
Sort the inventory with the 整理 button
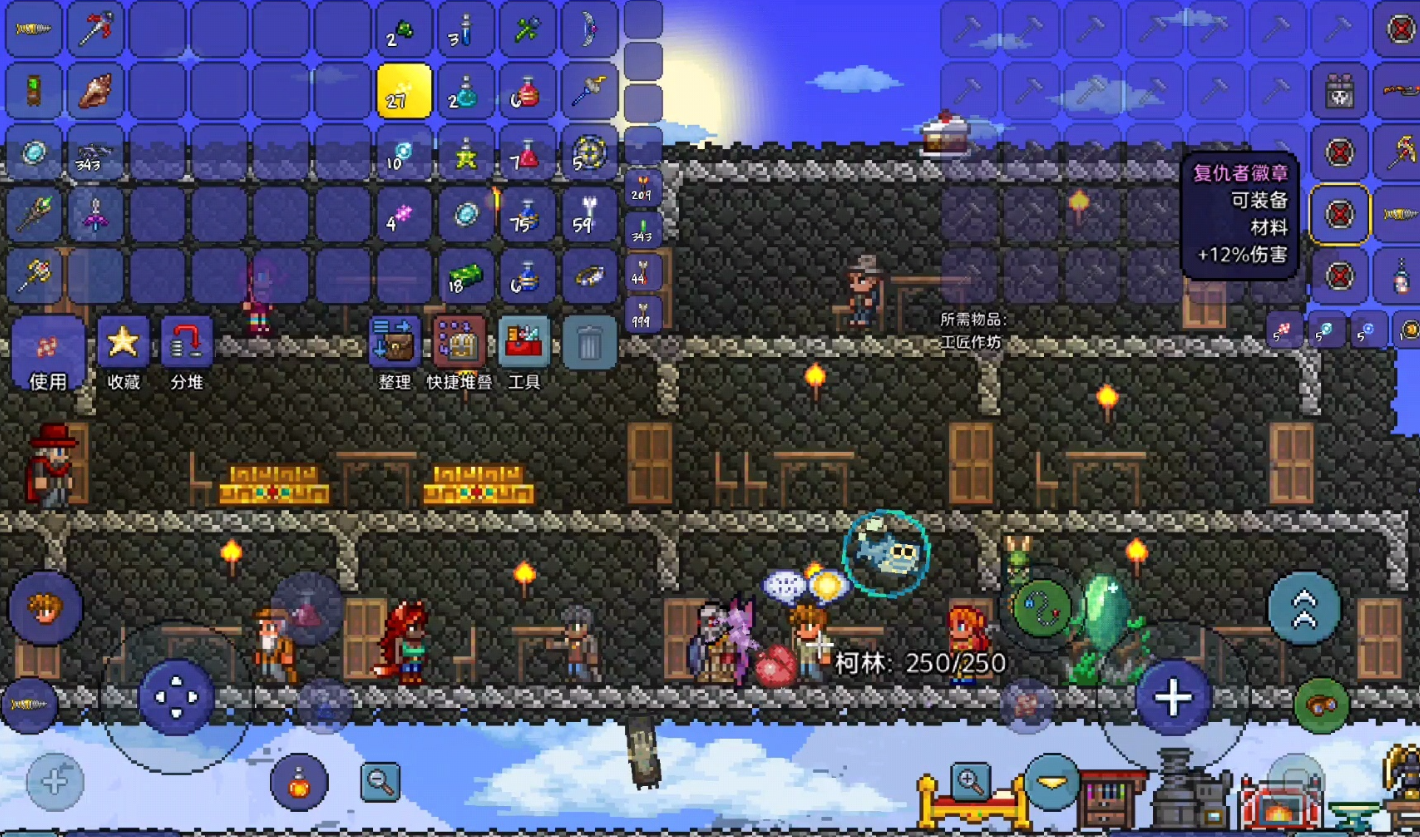395,345
